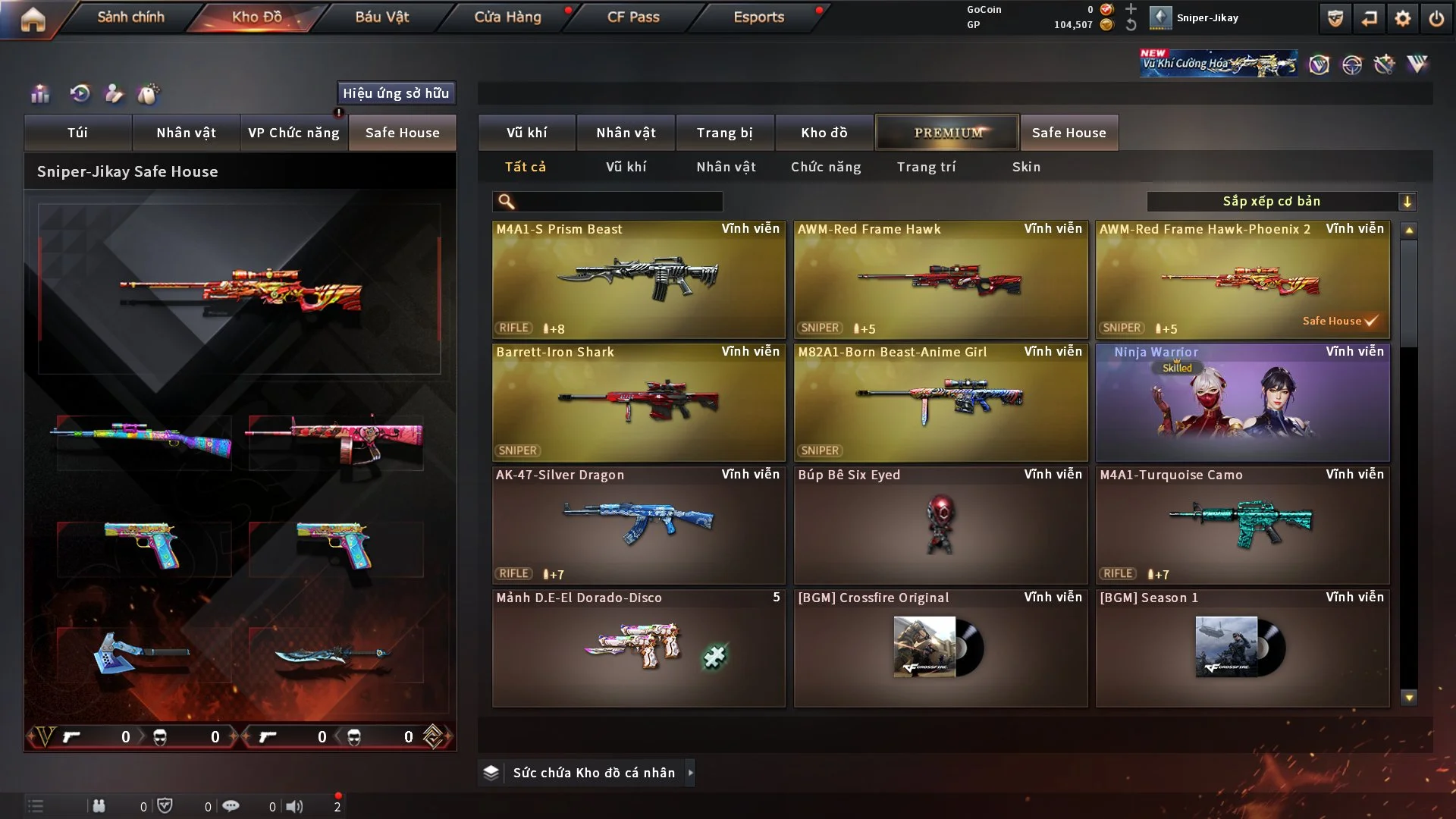The image size is (1456, 819).
Task: Select the AWM-Red Frame Hawk sniper
Action: click(x=940, y=279)
